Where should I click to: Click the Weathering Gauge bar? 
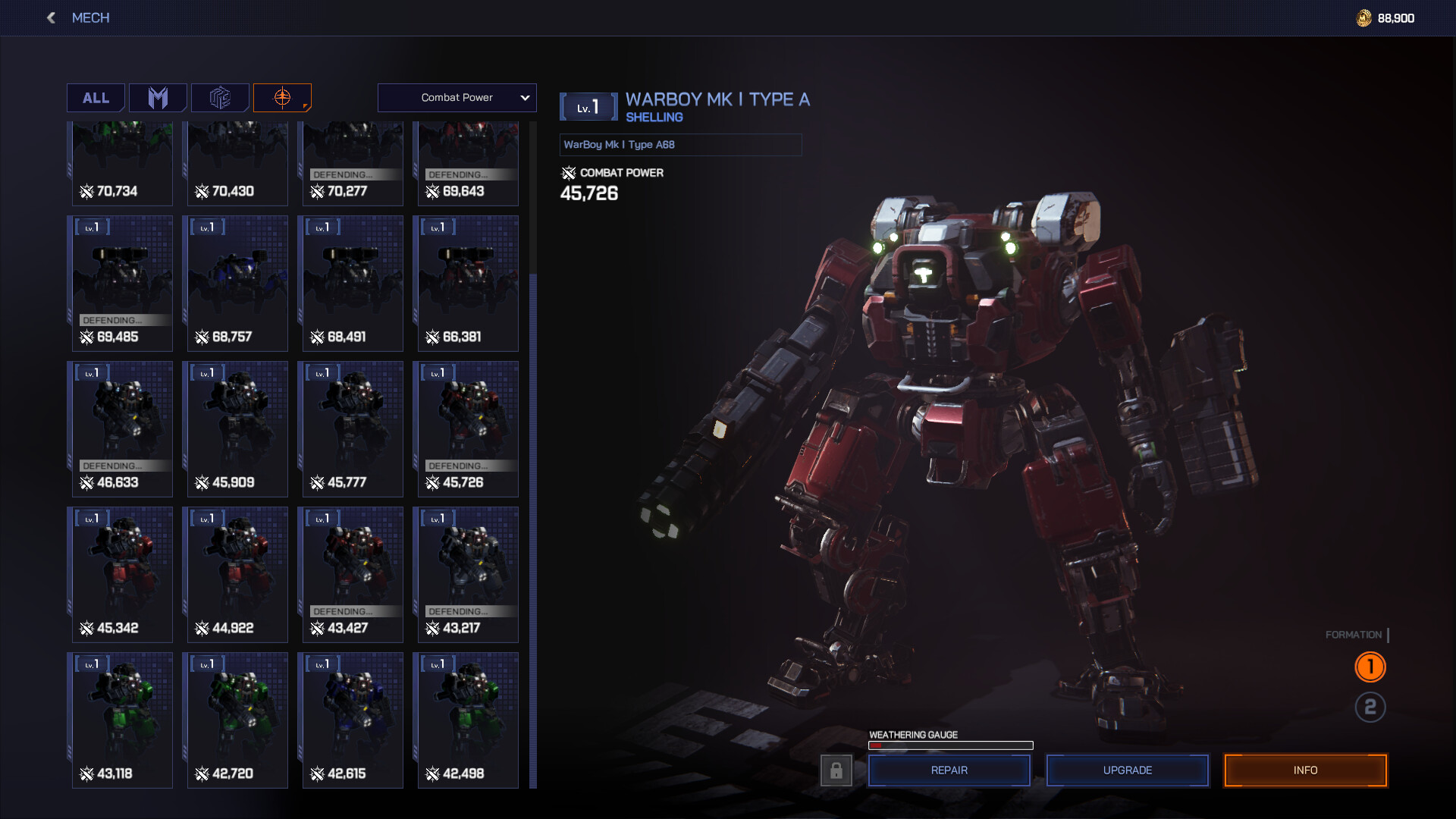click(x=951, y=745)
